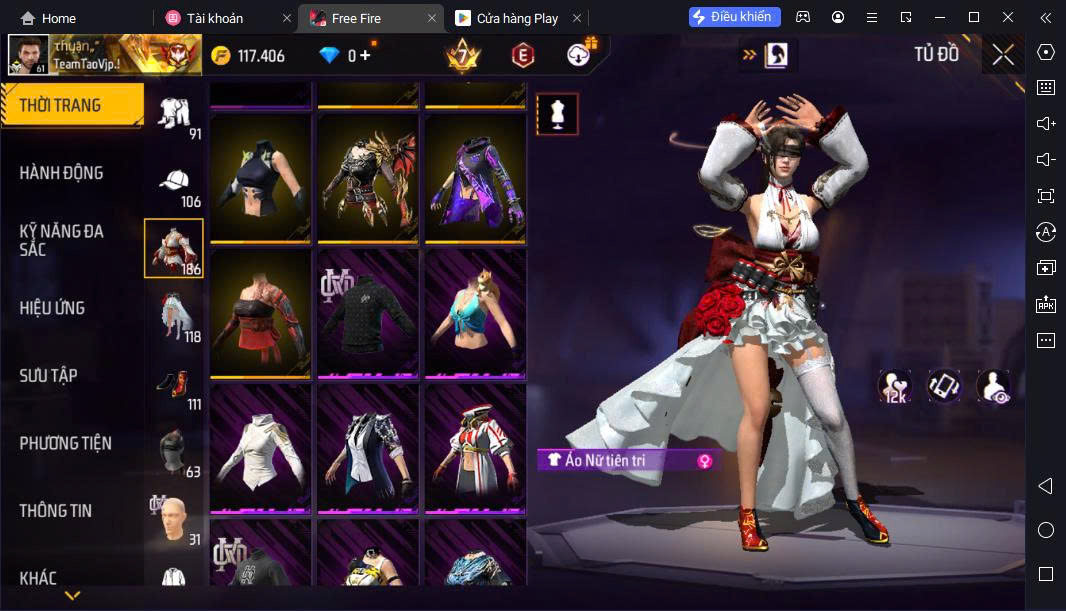Open the mannequin outfit preset button
This screenshot has height=611, width=1066.
[x=557, y=114]
